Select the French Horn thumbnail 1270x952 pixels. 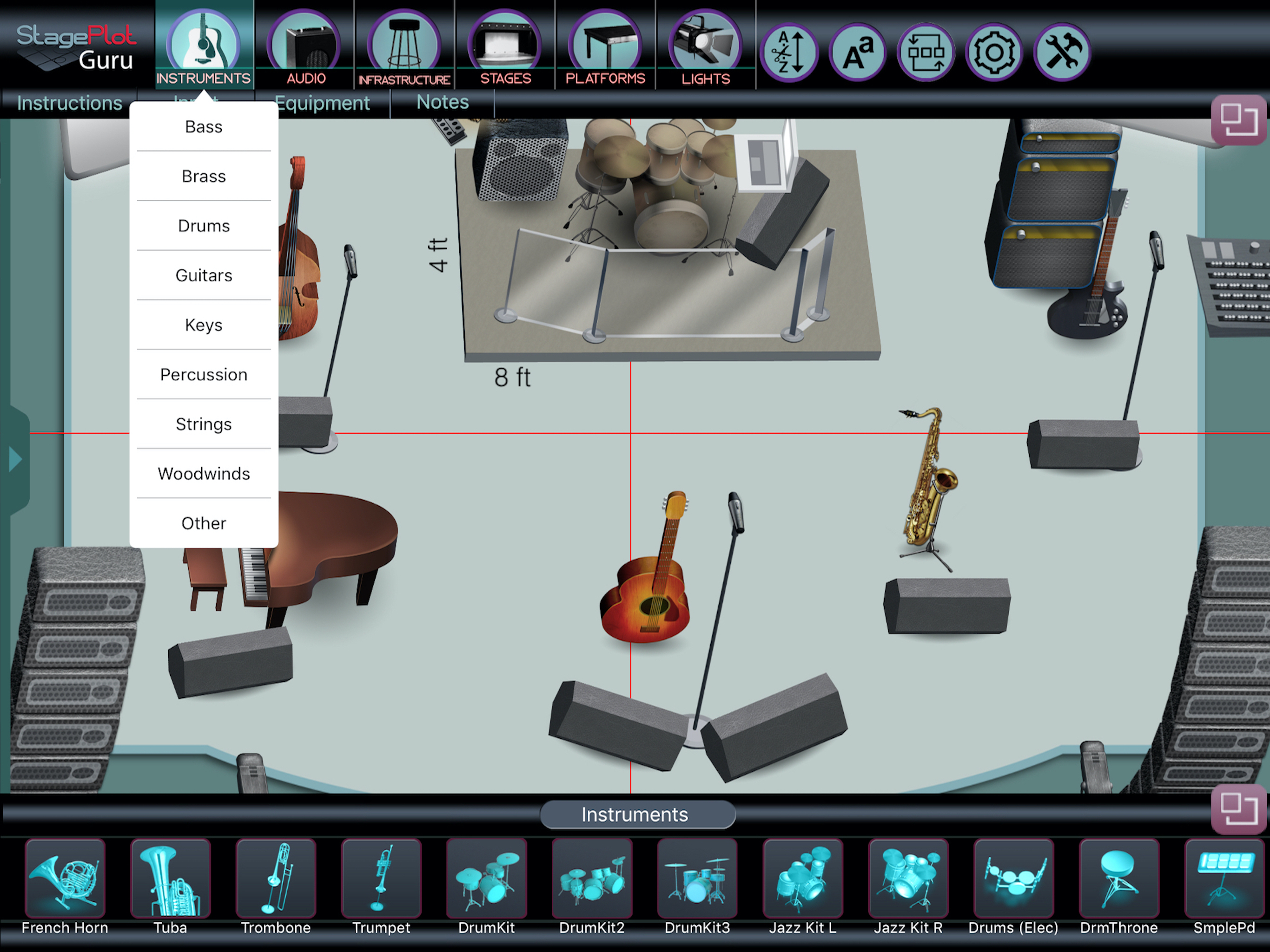click(x=65, y=879)
